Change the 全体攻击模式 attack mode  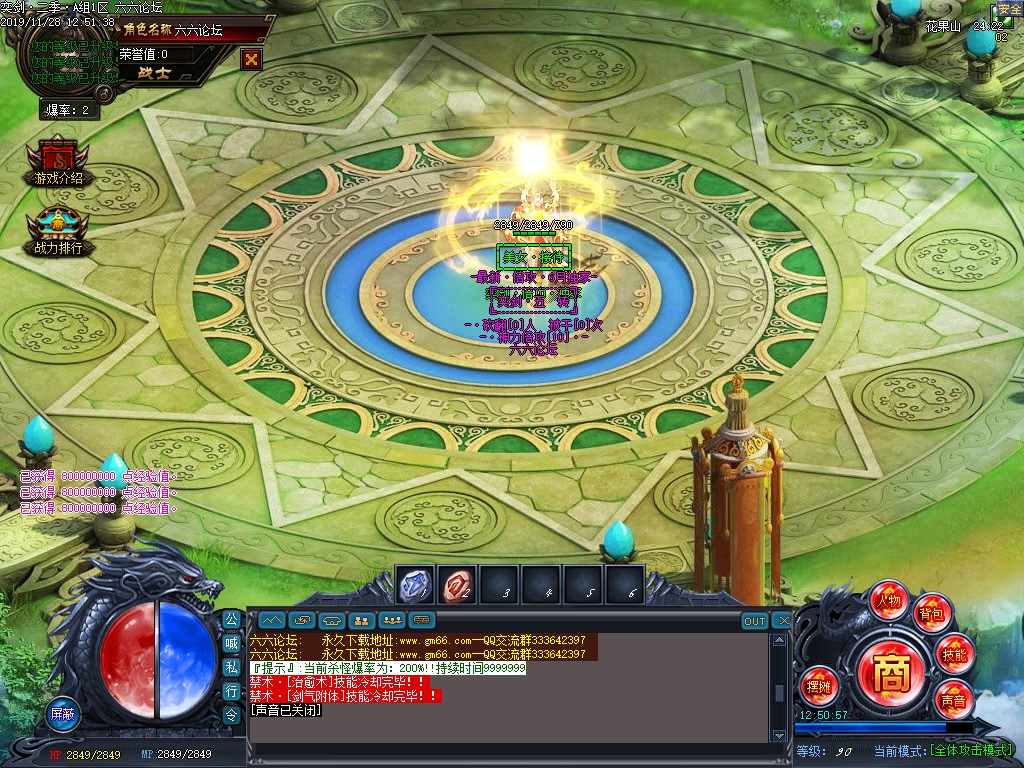pos(969,751)
